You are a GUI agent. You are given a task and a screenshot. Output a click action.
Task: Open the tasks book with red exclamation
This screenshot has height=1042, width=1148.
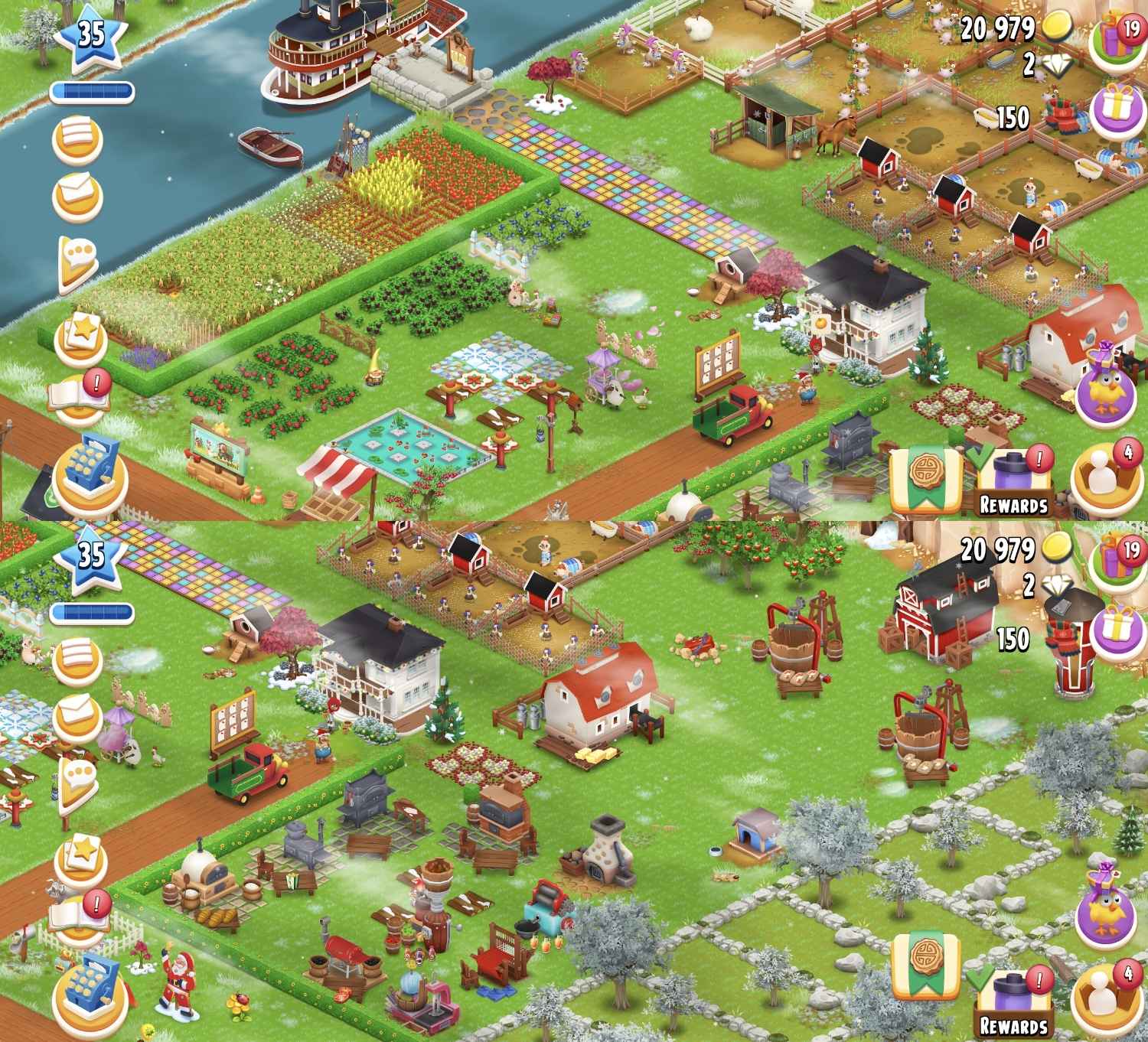pos(79,391)
